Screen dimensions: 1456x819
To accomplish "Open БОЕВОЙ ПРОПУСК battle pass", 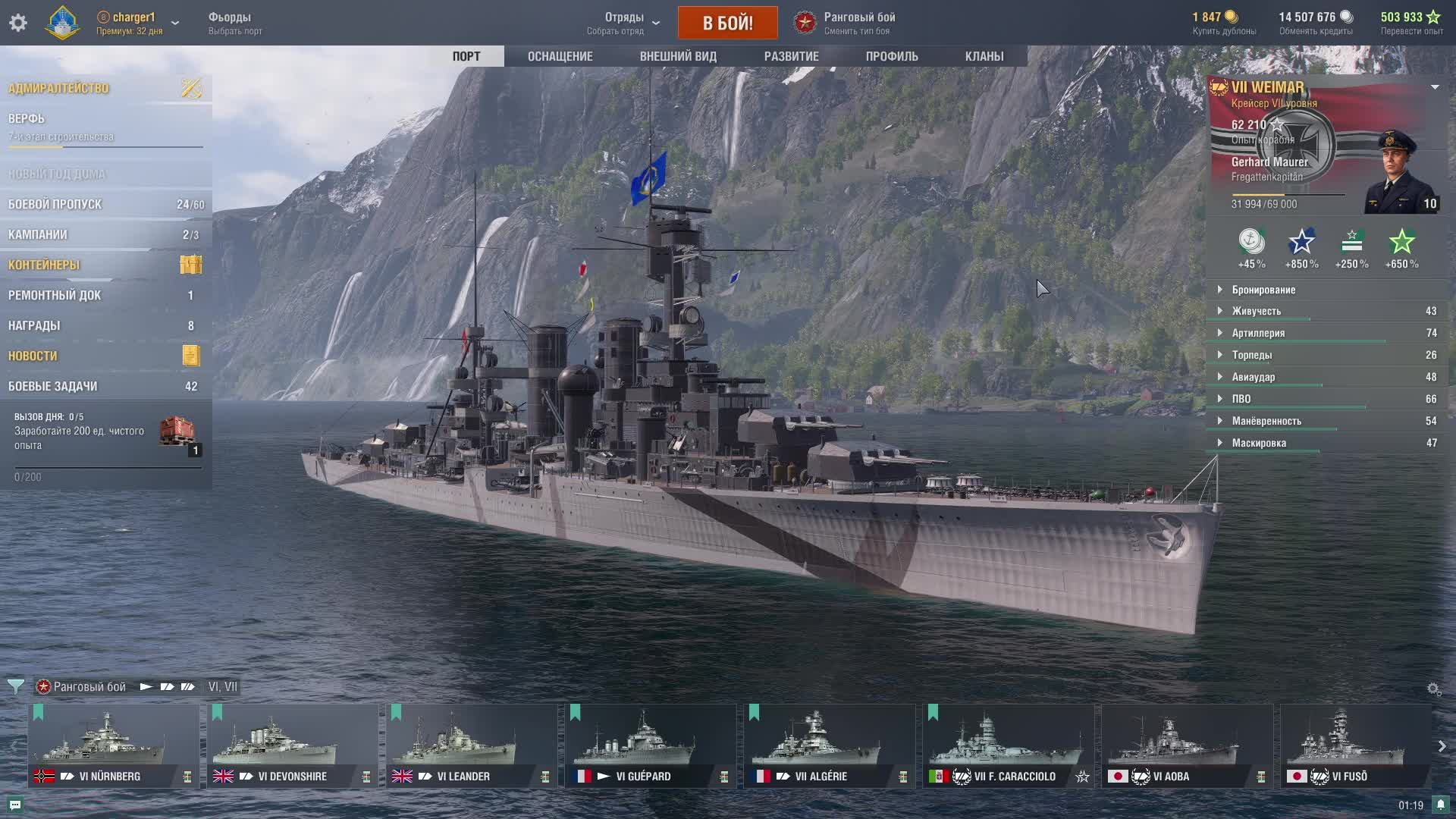I will pos(55,205).
